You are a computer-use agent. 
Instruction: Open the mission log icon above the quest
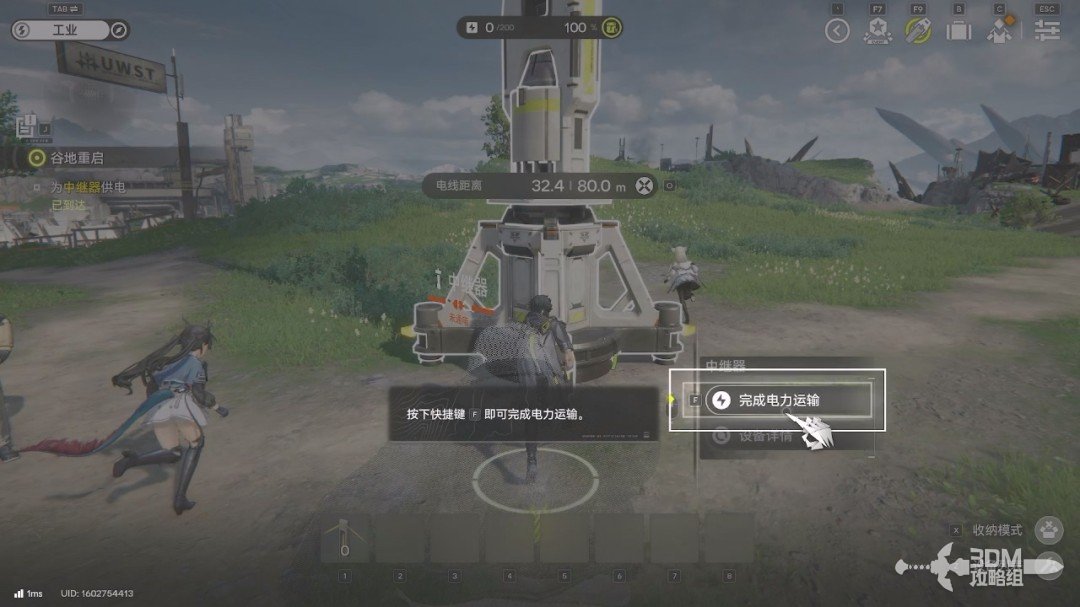(x=26, y=127)
